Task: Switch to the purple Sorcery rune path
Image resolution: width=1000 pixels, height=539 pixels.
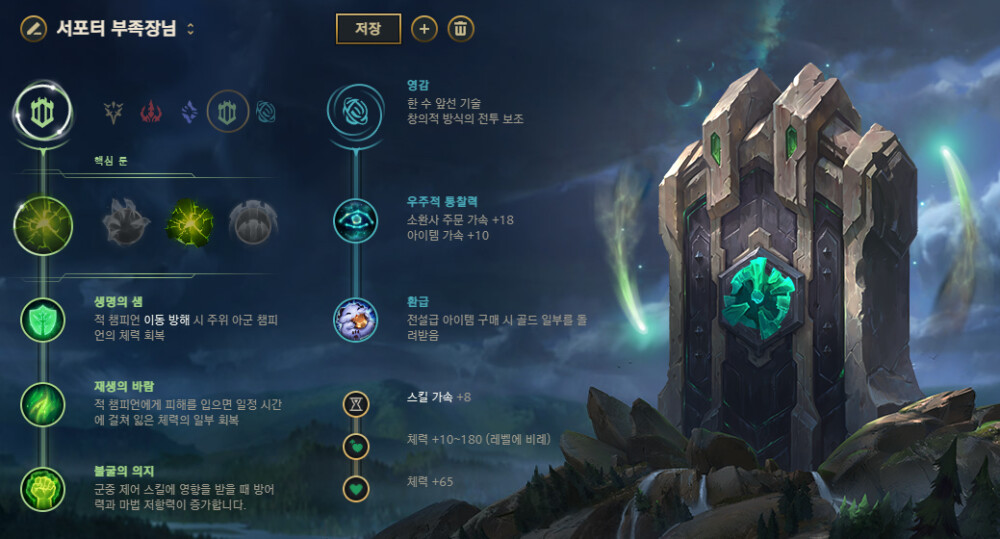Action: [188, 112]
